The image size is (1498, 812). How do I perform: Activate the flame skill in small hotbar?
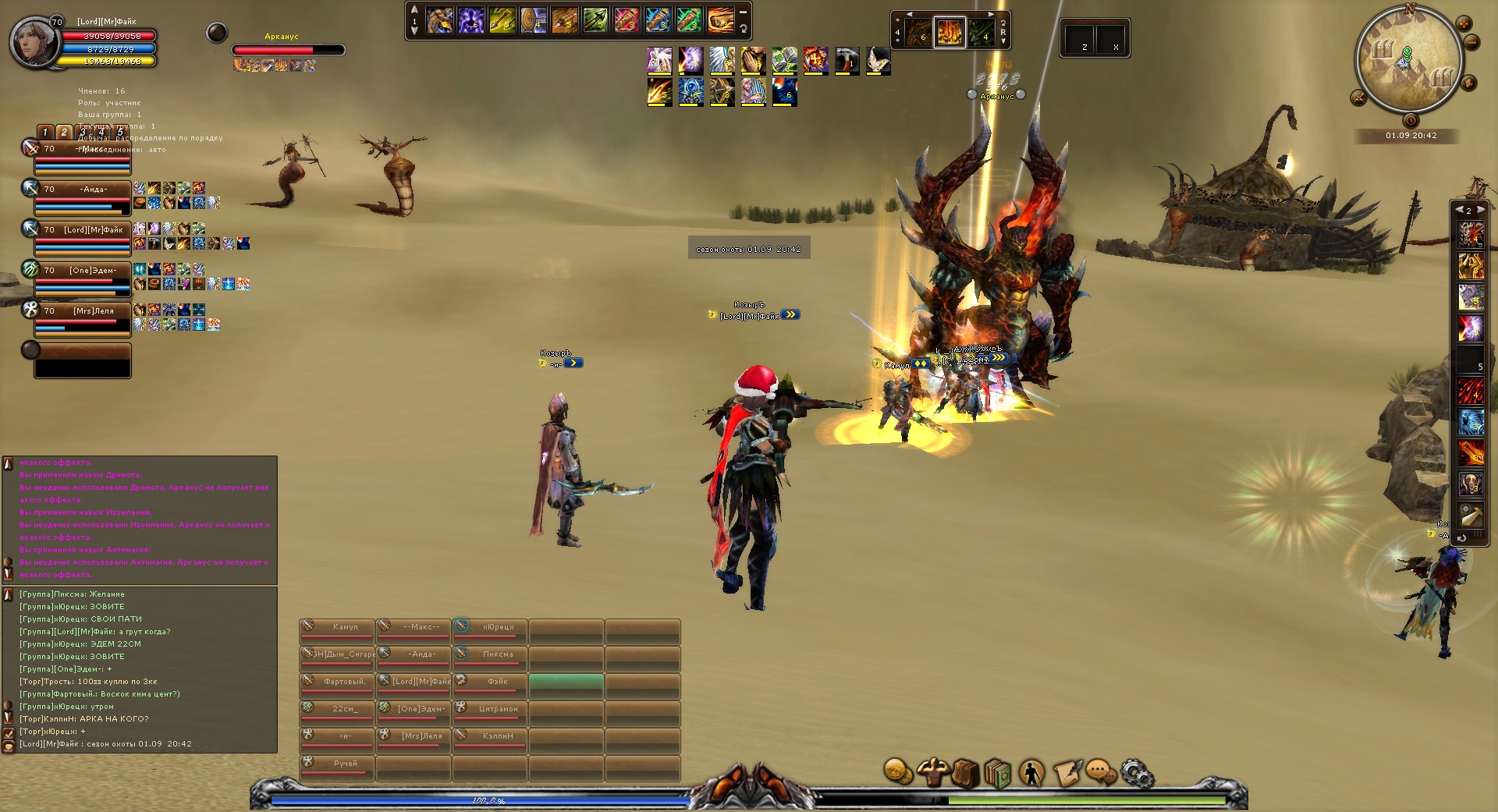point(950,34)
